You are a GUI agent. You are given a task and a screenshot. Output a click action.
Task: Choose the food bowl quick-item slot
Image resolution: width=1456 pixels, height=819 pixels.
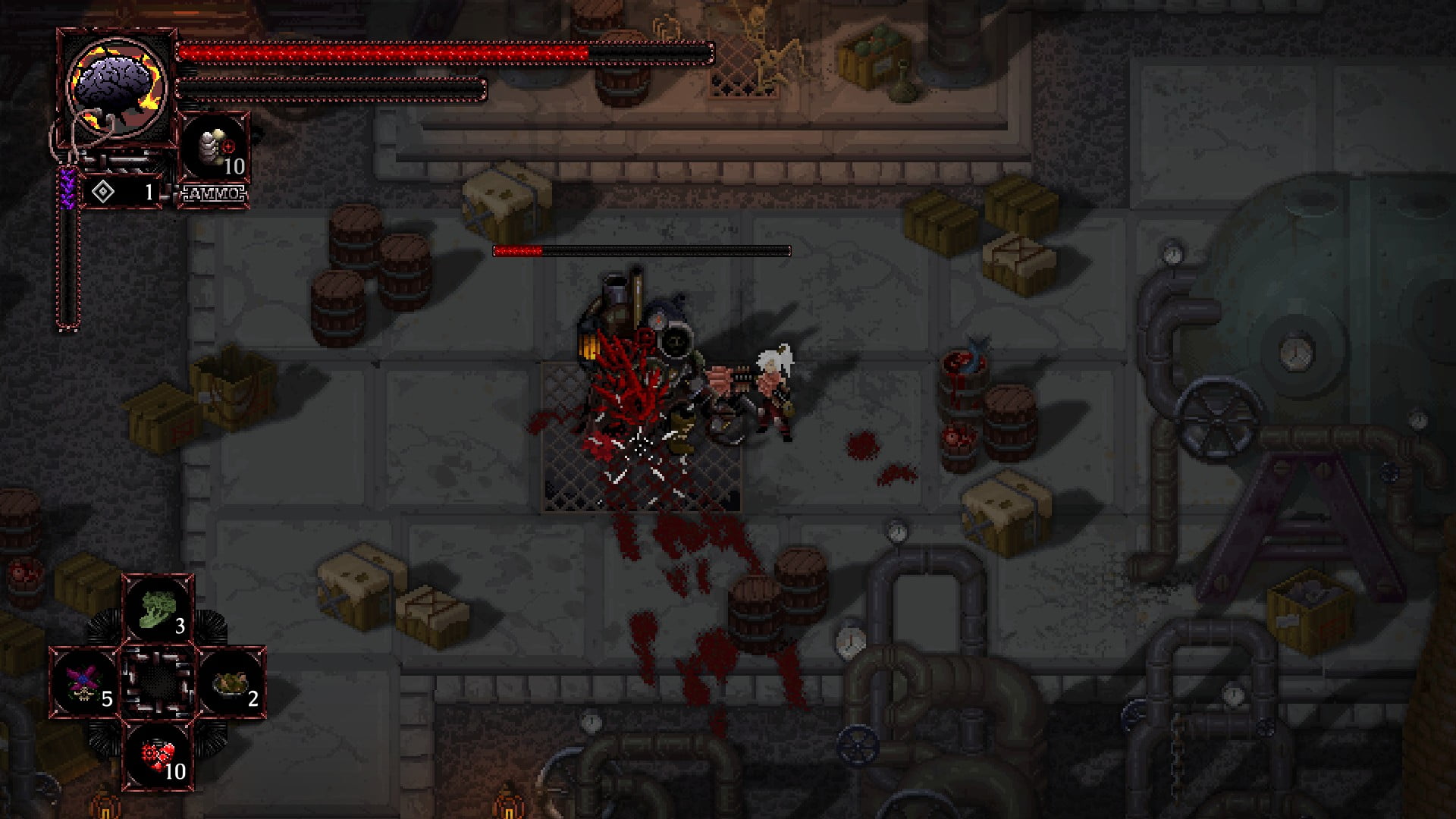click(x=231, y=682)
